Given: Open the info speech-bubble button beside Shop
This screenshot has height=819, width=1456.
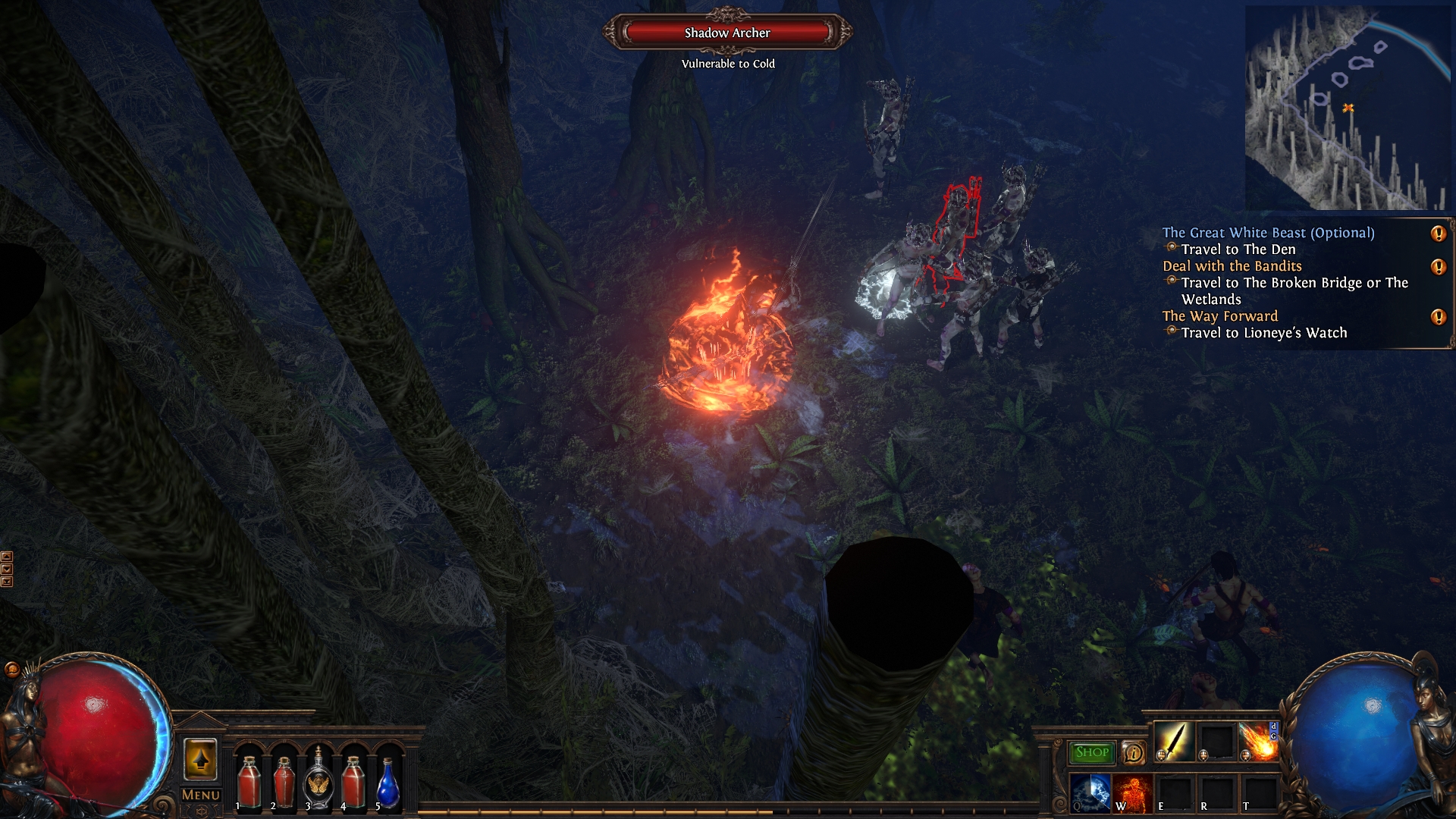Looking at the screenshot, I should 1133,752.
